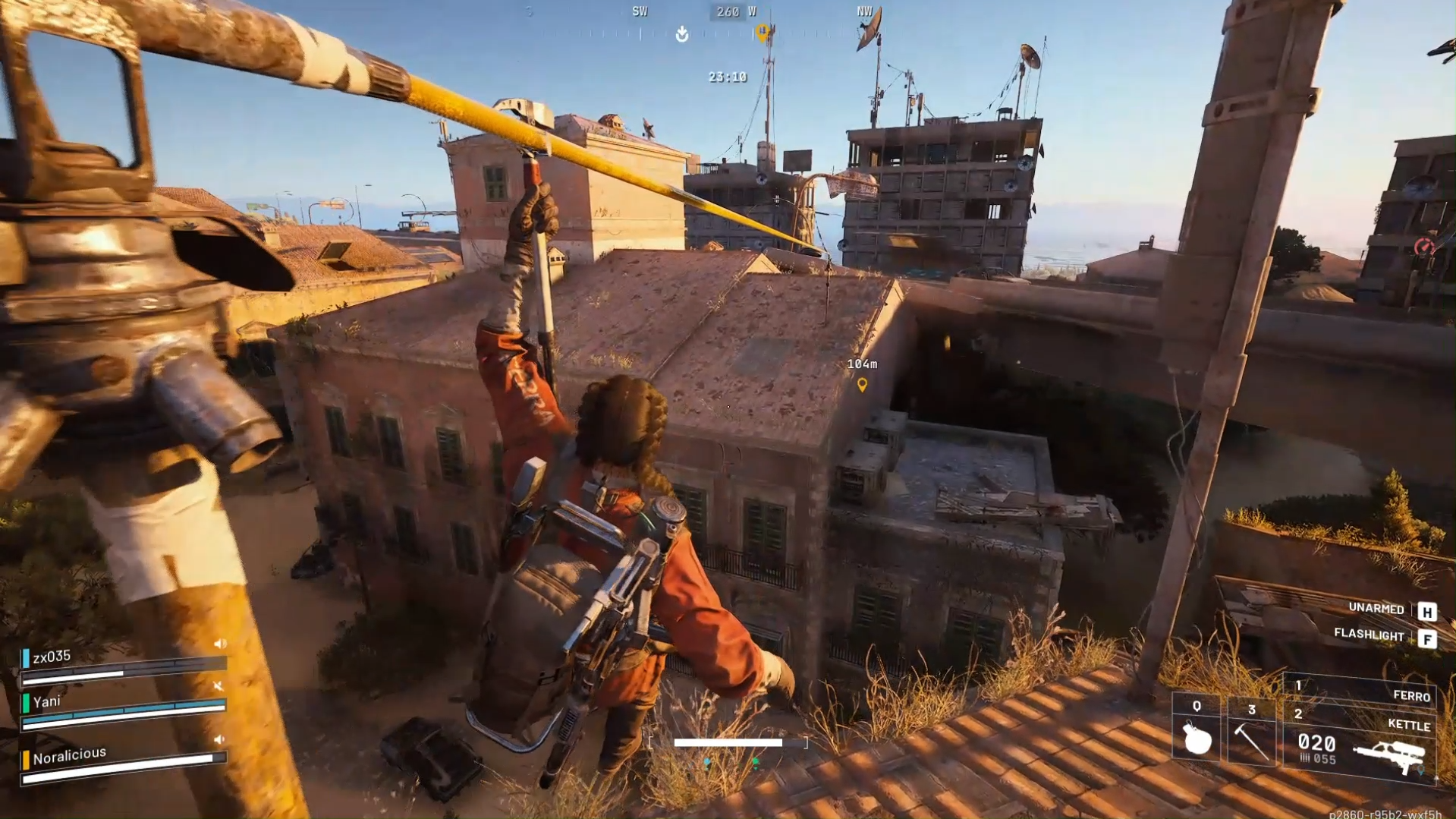The image size is (1456, 819).
Task: Mute player zx035's voice chat
Action: [x=219, y=644]
